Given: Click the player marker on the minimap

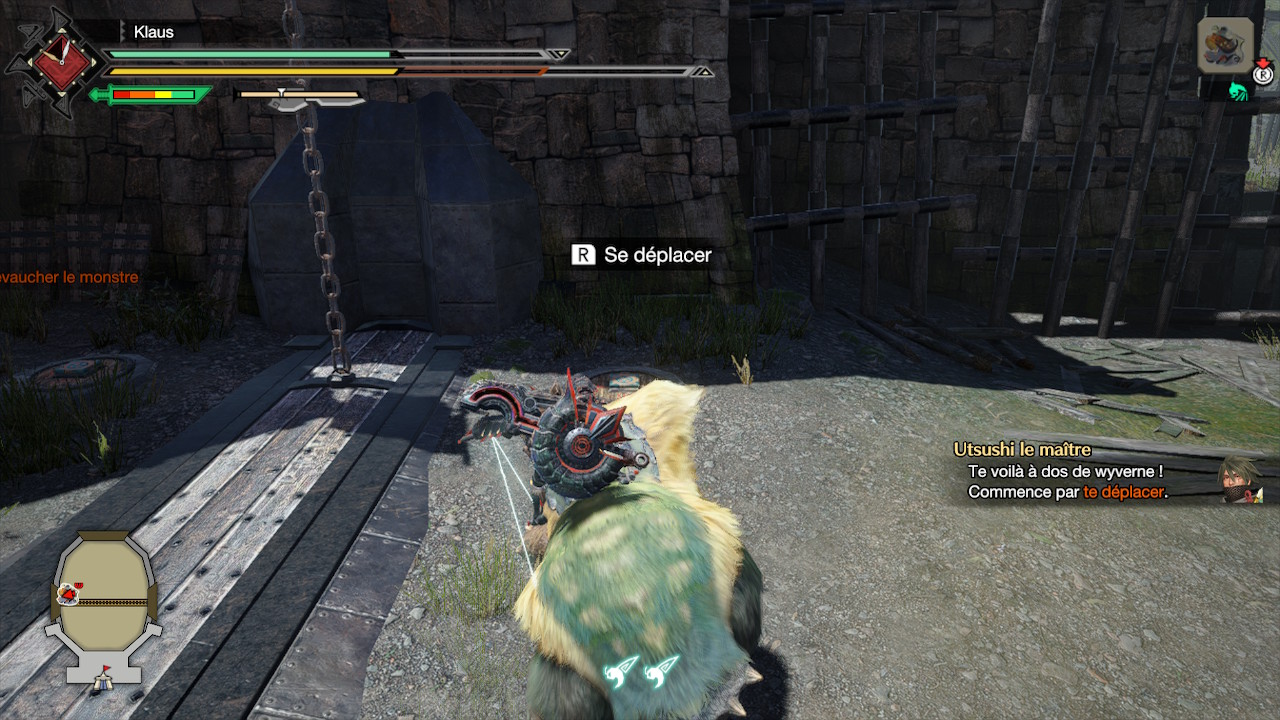Looking at the screenshot, I should 70,594.
